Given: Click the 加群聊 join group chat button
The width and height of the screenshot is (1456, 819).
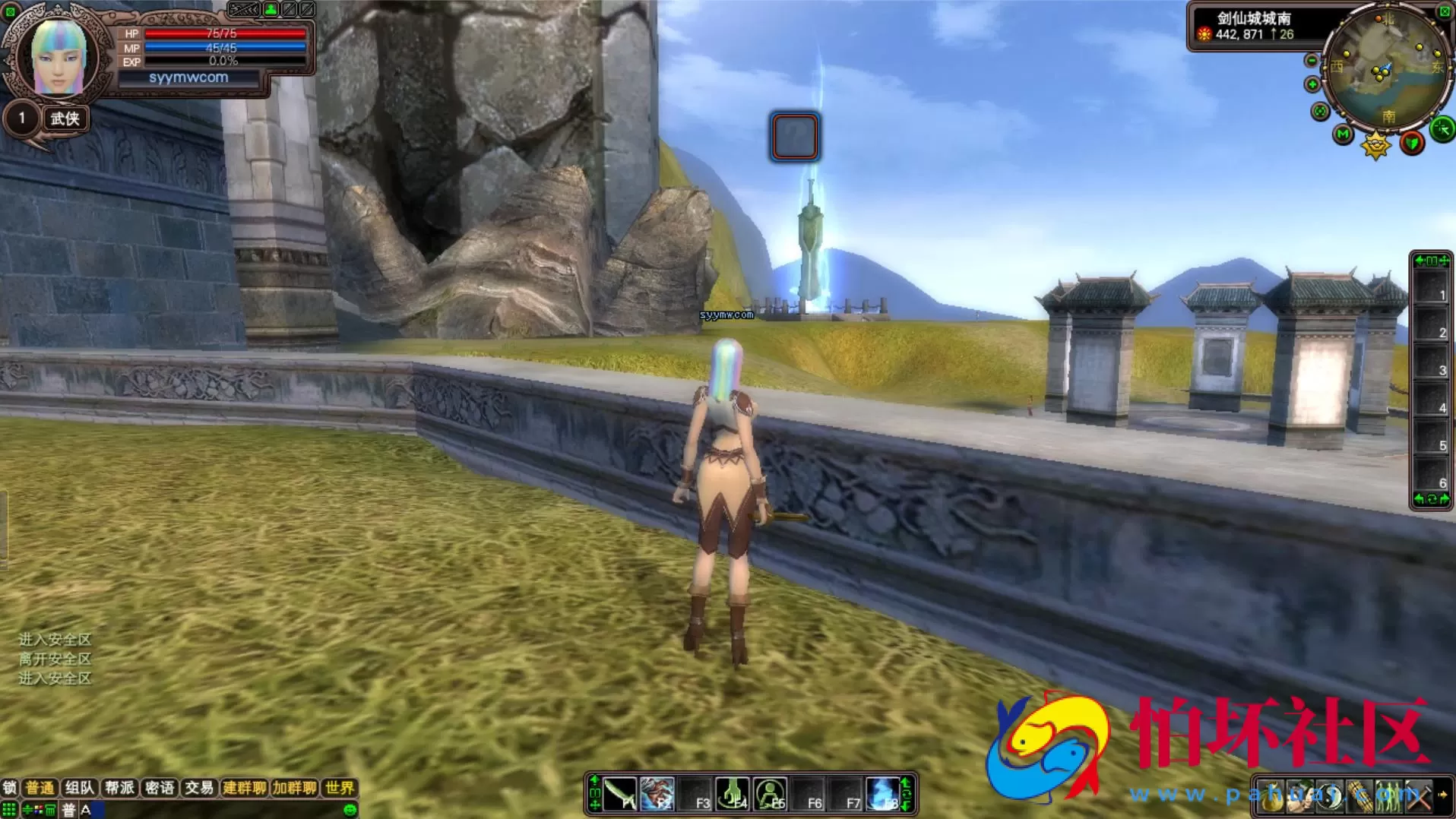Looking at the screenshot, I should [294, 788].
